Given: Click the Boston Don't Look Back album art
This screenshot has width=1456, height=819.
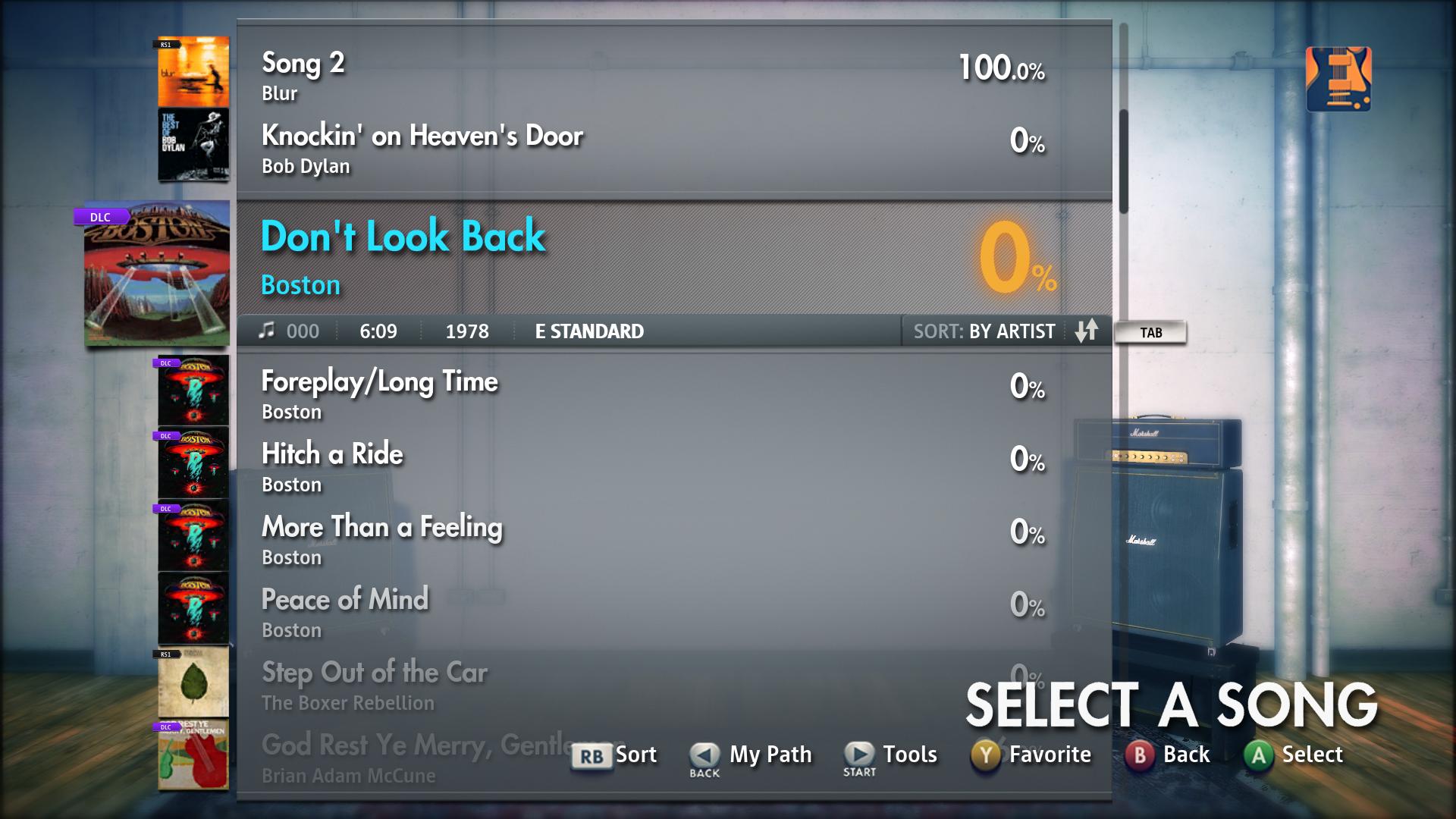Looking at the screenshot, I should [x=155, y=275].
